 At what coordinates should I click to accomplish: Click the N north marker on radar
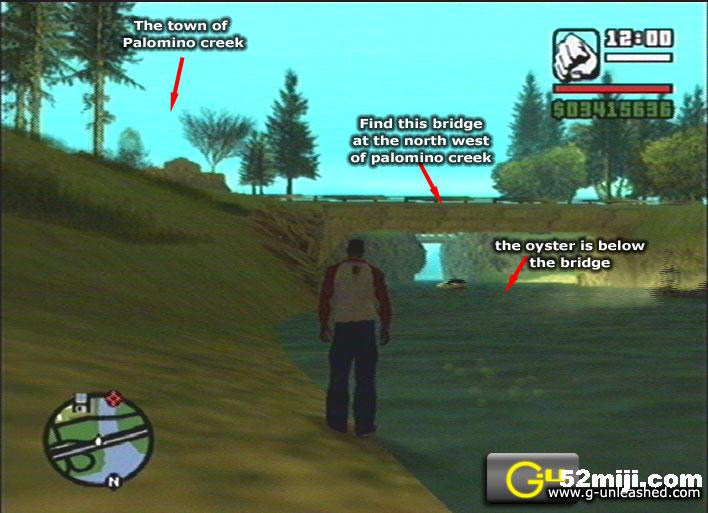click(x=114, y=481)
